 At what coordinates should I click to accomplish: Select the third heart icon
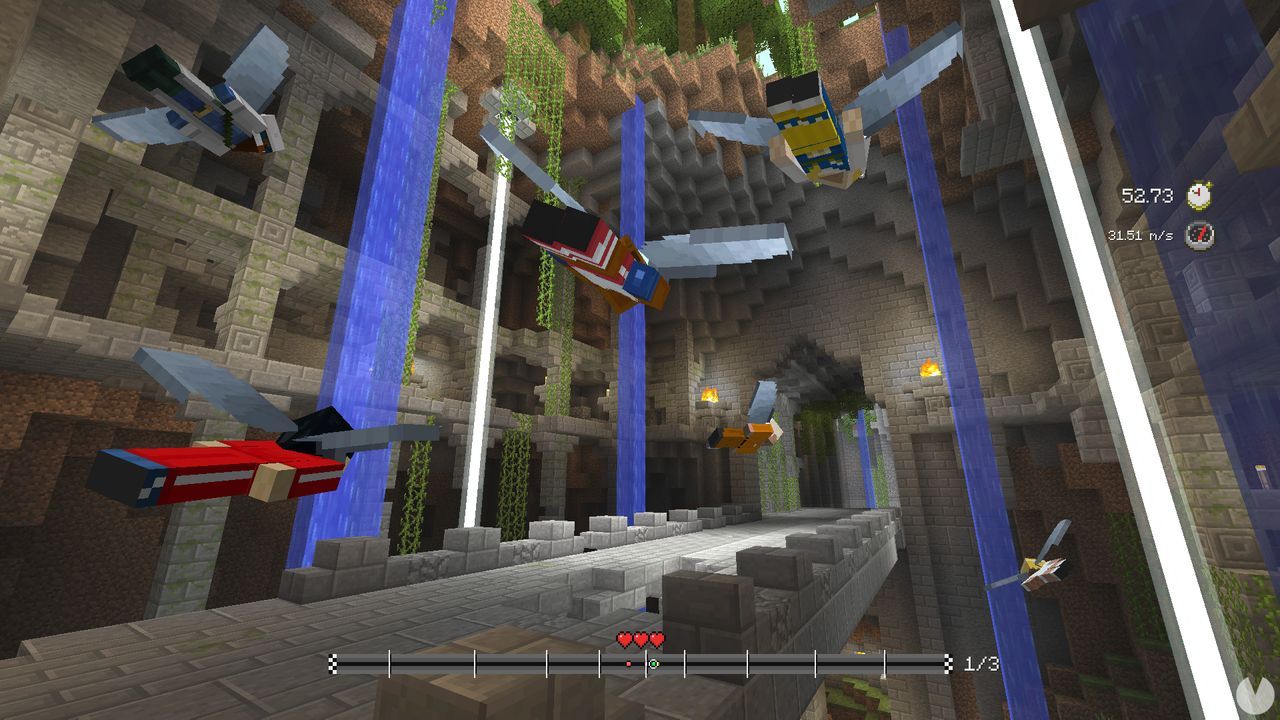656,637
